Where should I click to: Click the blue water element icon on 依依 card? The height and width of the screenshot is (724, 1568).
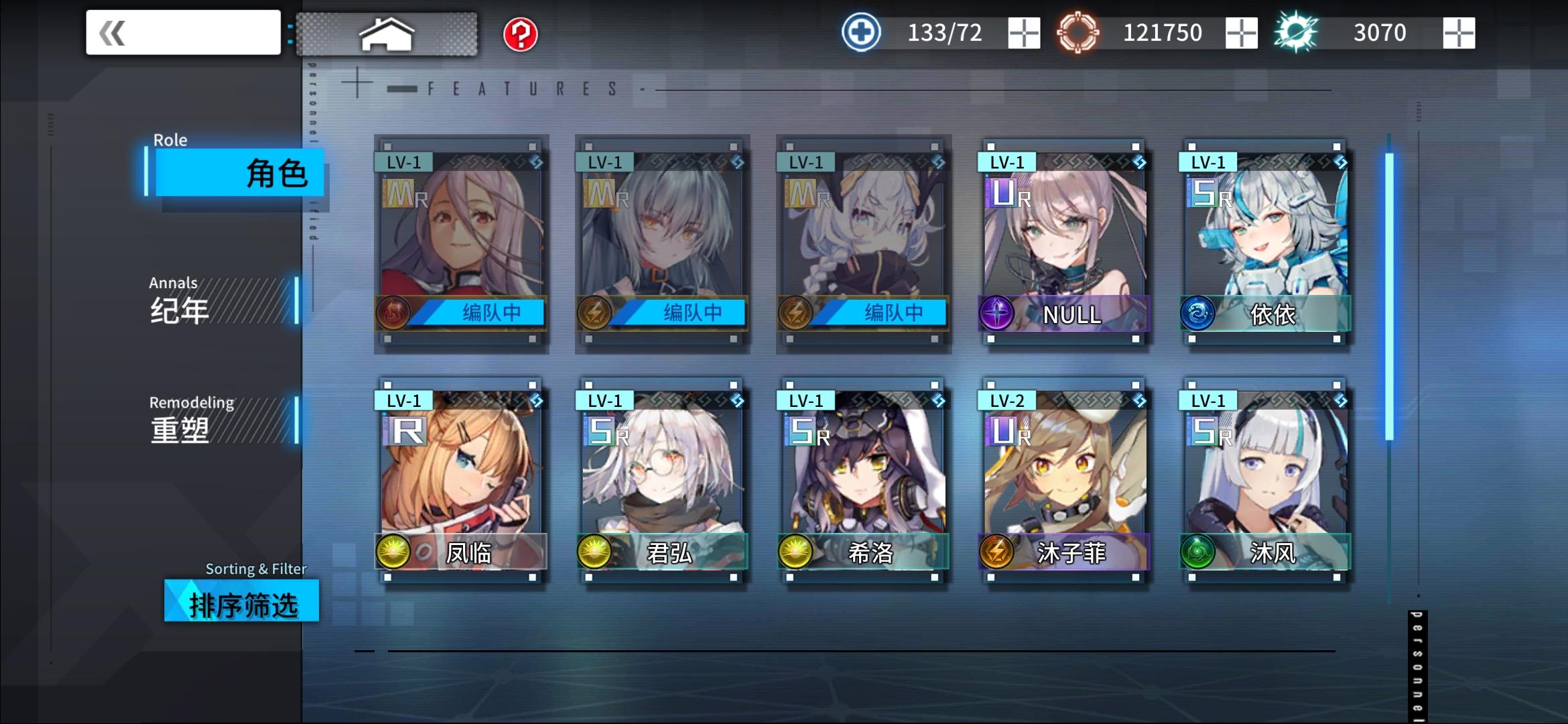point(1199,311)
